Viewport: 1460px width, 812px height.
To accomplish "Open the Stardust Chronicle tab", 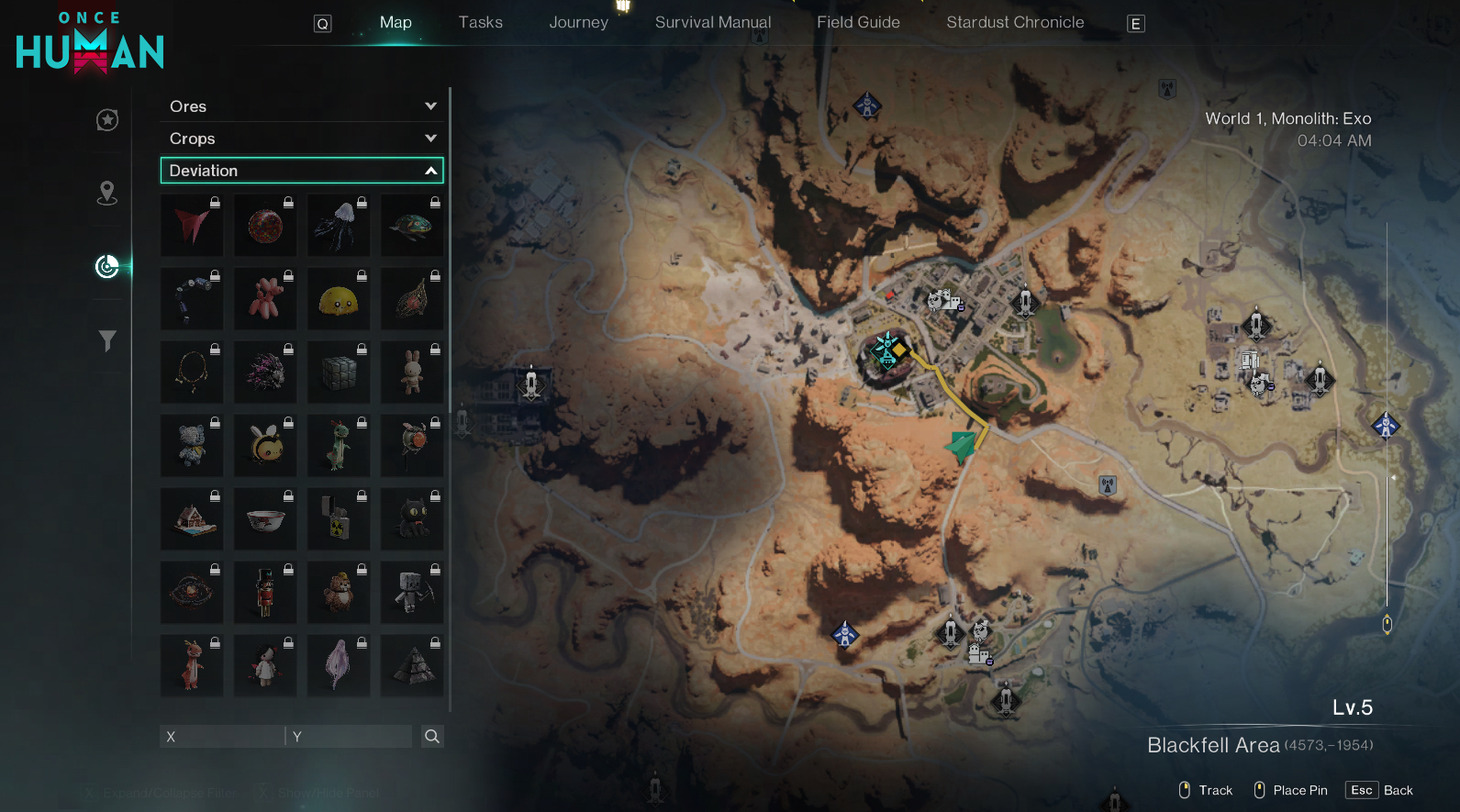I will tap(1015, 23).
